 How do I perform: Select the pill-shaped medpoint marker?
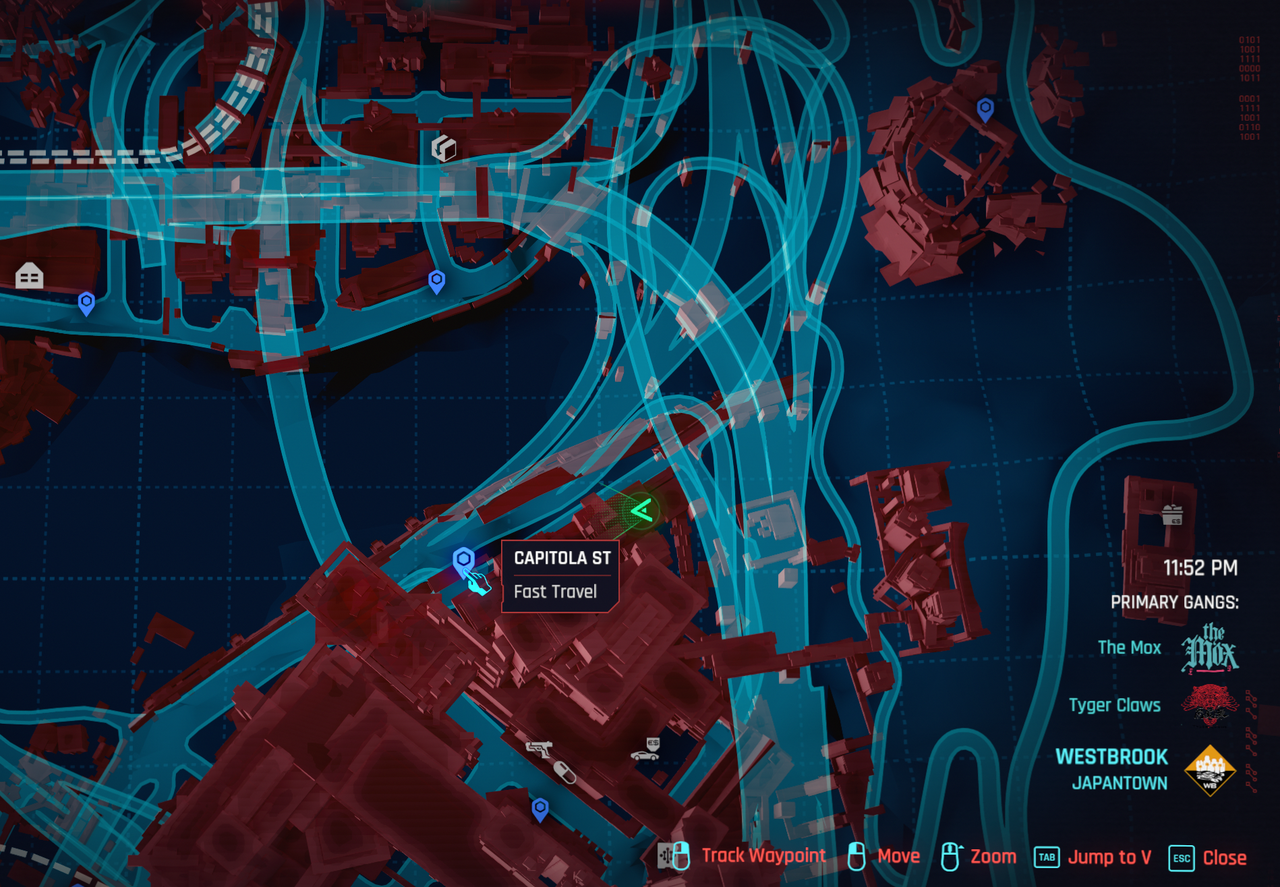pos(565,773)
